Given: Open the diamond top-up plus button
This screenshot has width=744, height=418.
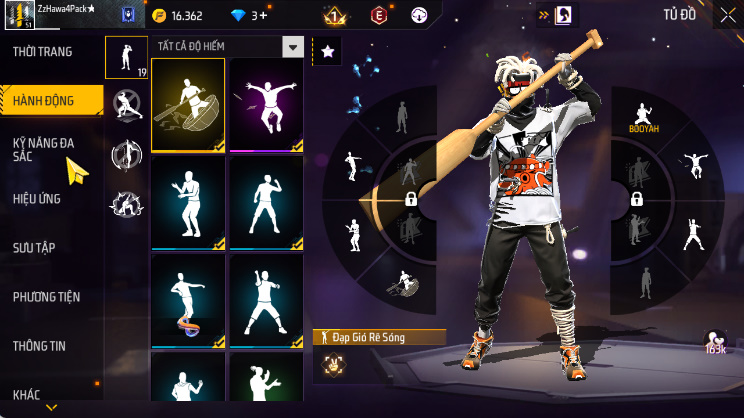Looking at the screenshot, I should pyautogui.click(x=262, y=16).
